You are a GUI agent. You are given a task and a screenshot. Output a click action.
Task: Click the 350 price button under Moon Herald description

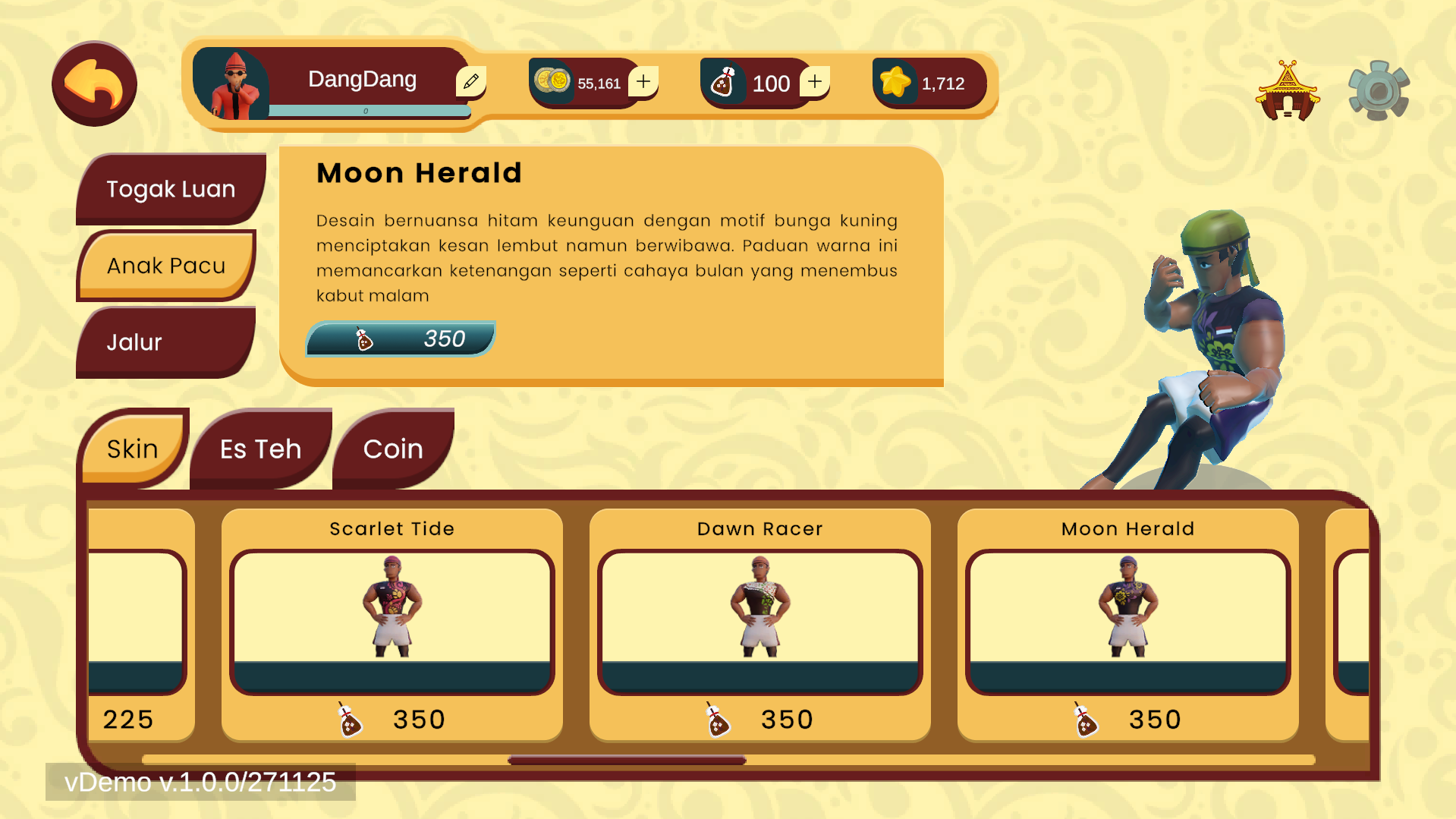click(401, 339)
